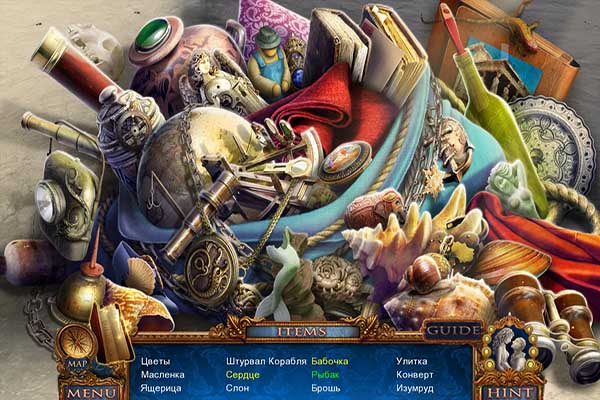Open the strategy GUIDE

453,331
